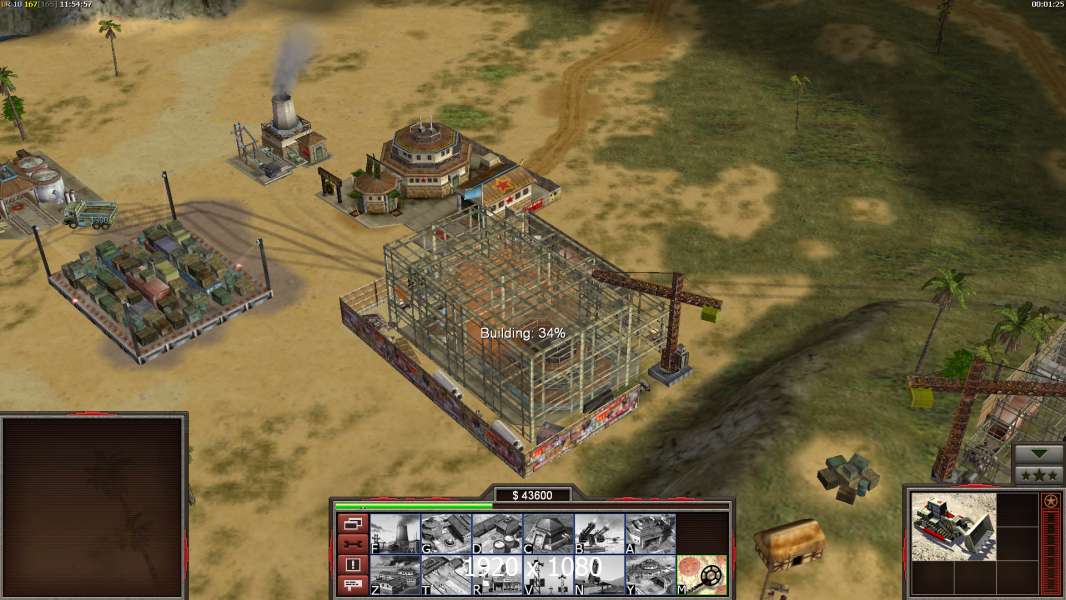Screen dimensions: 1066x600
Task: Select the Airfield build icon marked Z
Action: [x=395, y=575]
